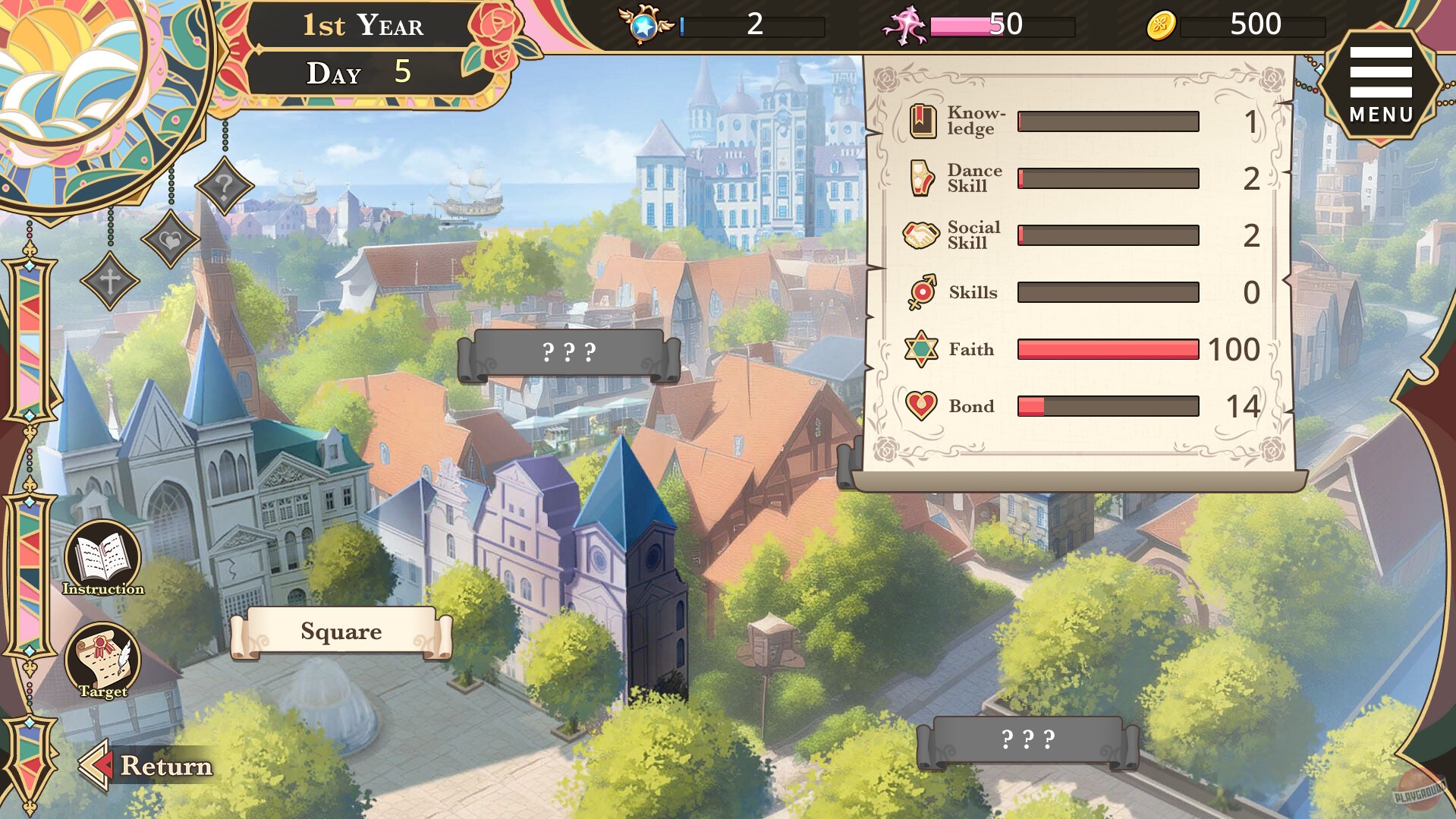Open the upper ??? location banner

[571, 351]
